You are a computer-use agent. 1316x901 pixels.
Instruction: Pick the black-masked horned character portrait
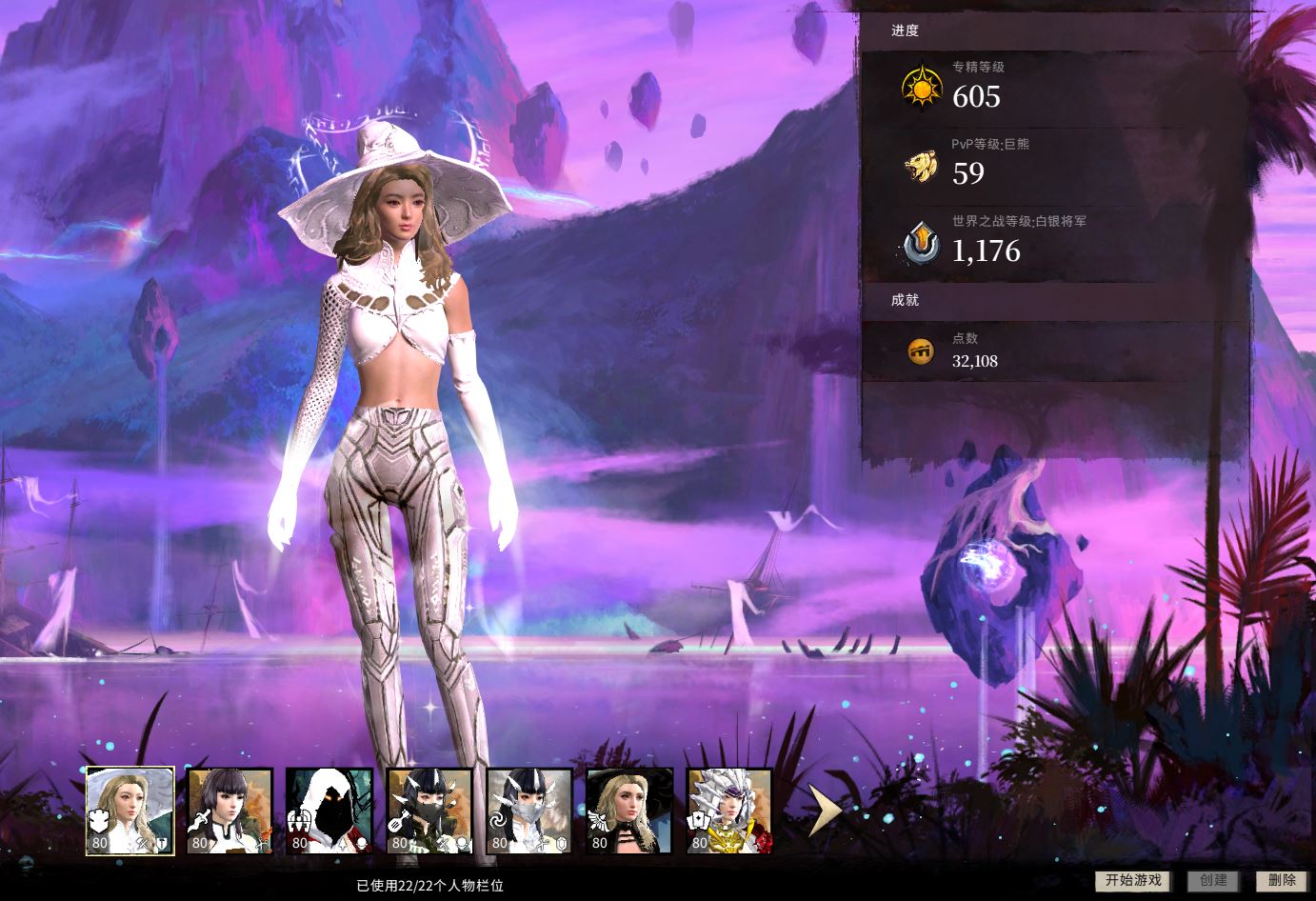point(429,811)
